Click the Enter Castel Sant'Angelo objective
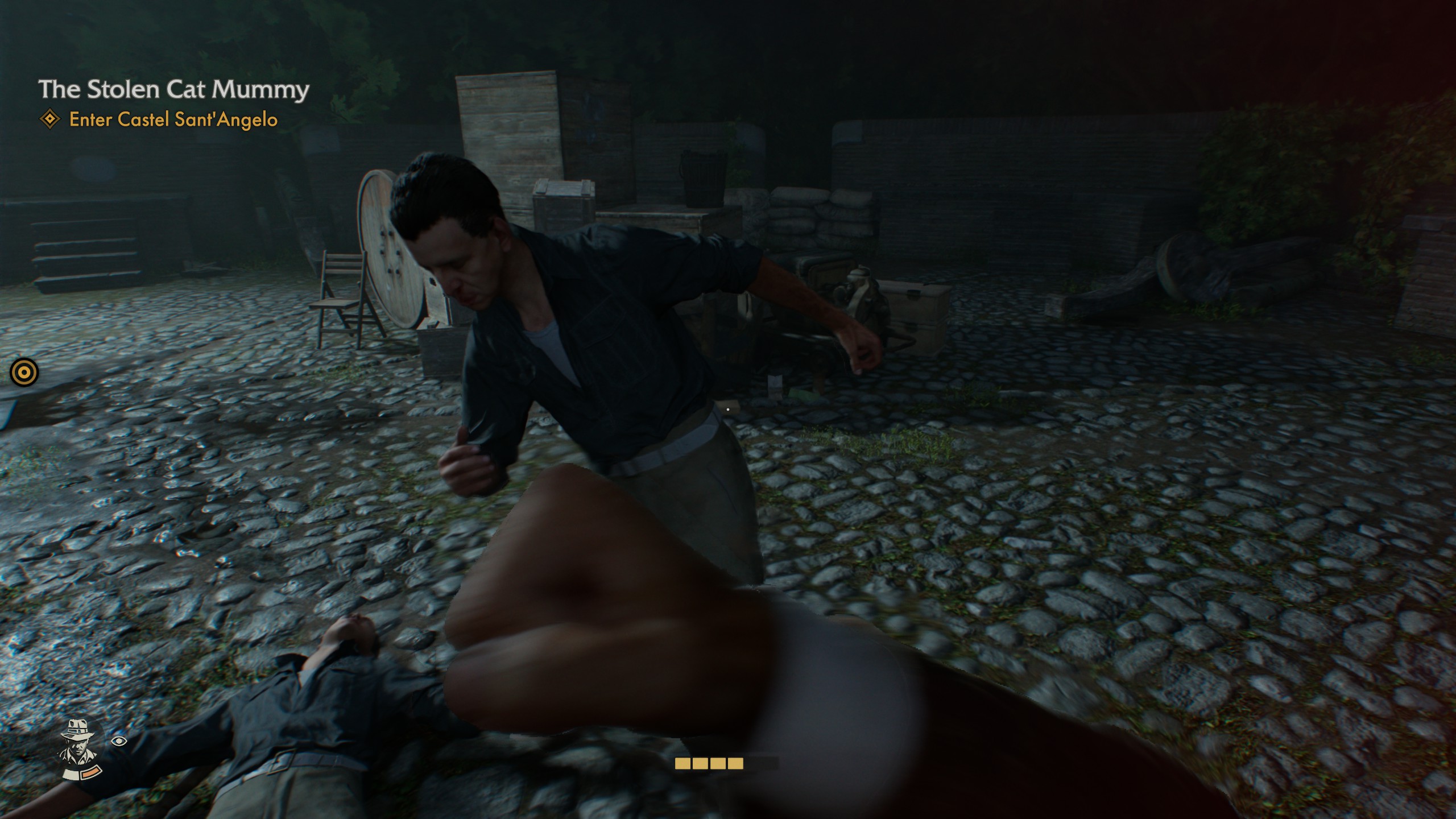Image resolution: width=1456 pixels, height=819 pixels. (x=173, y=119)
